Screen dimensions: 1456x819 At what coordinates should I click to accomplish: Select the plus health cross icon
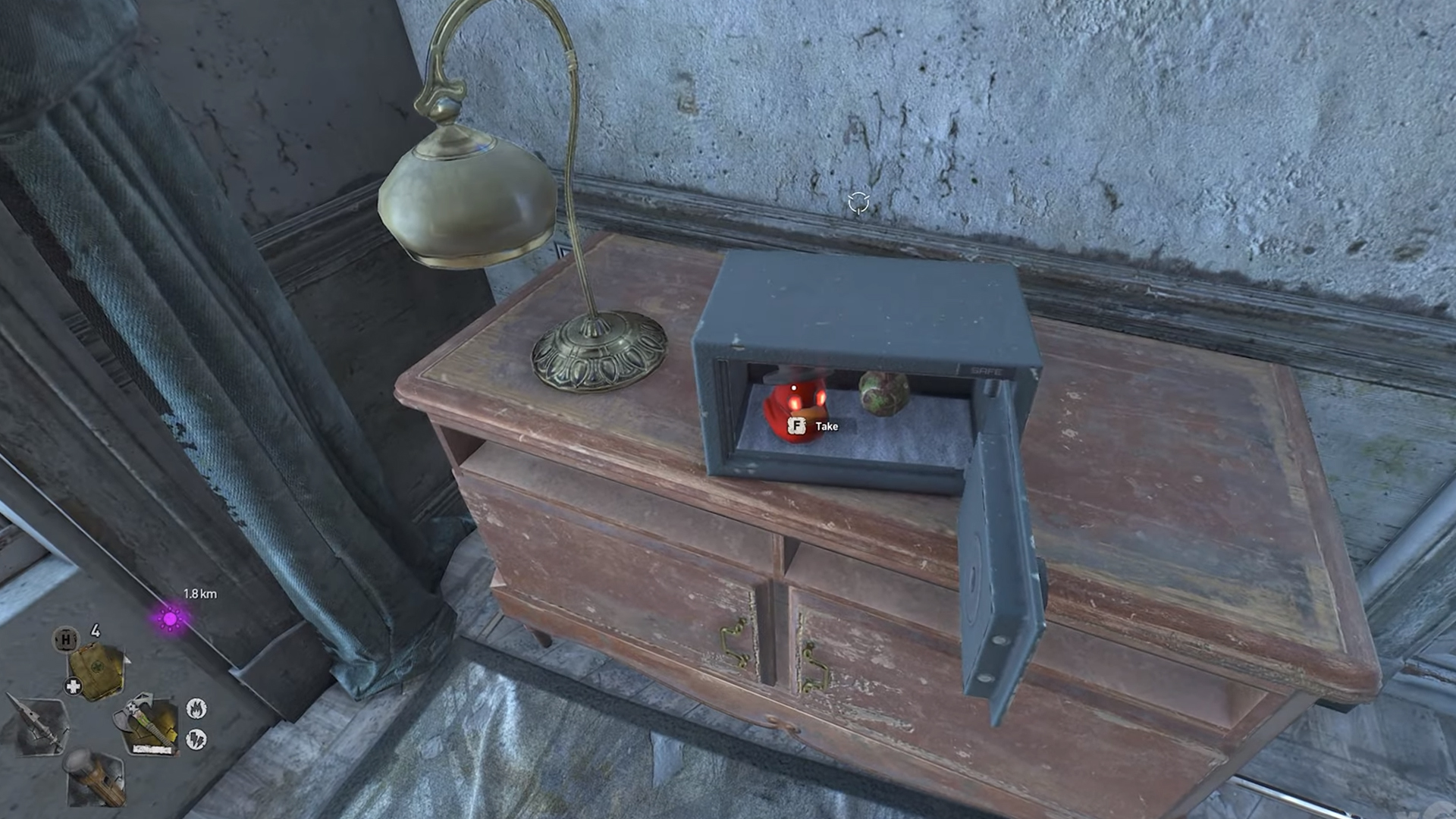[73, 685]
